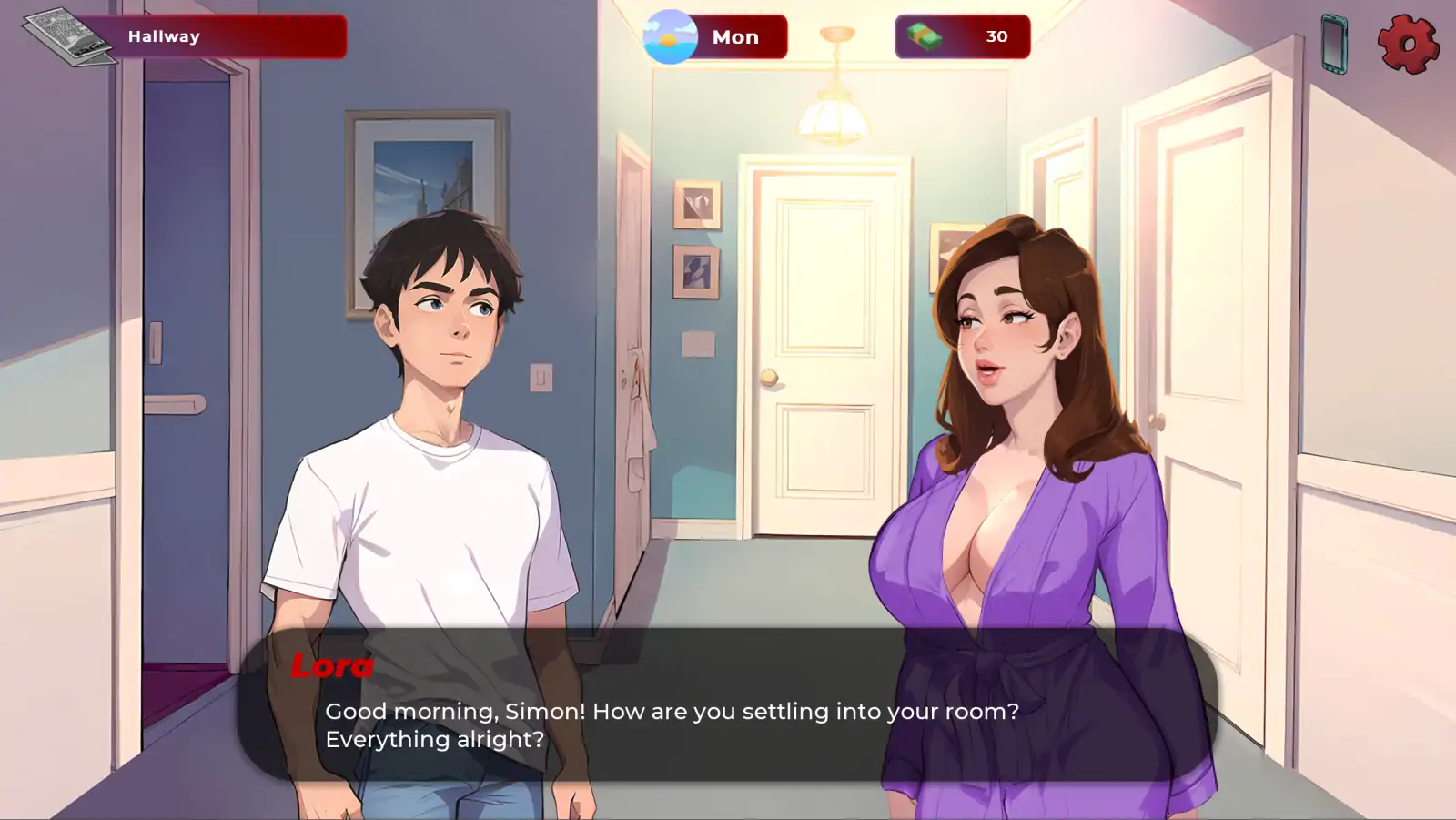Click the money counter showing 30
Image resolution: width=1456 pixels, height=820 pixels.
[x=996, y=36]
